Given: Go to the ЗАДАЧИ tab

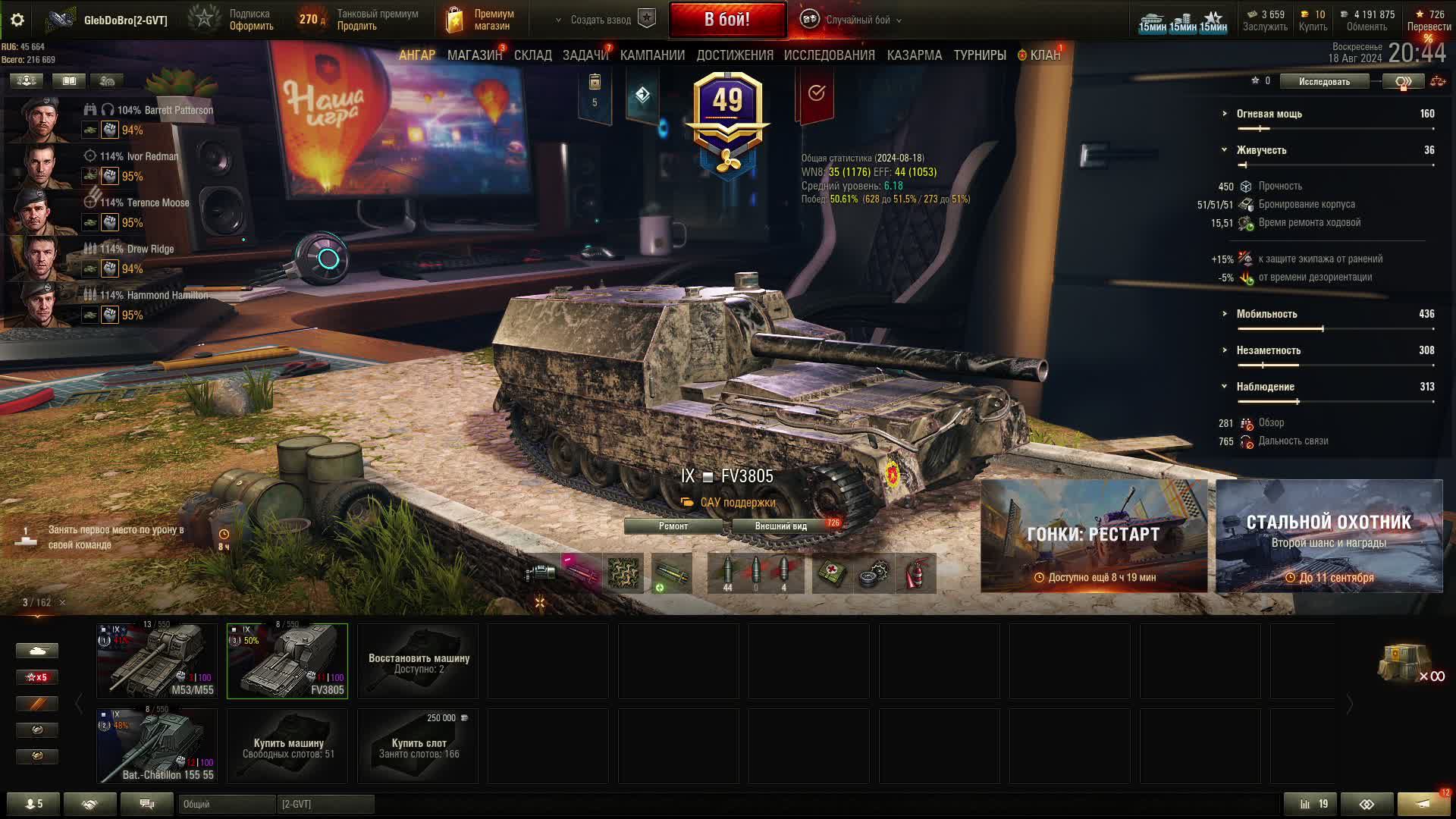Looking at the screenshot, I should coord(585,55).
